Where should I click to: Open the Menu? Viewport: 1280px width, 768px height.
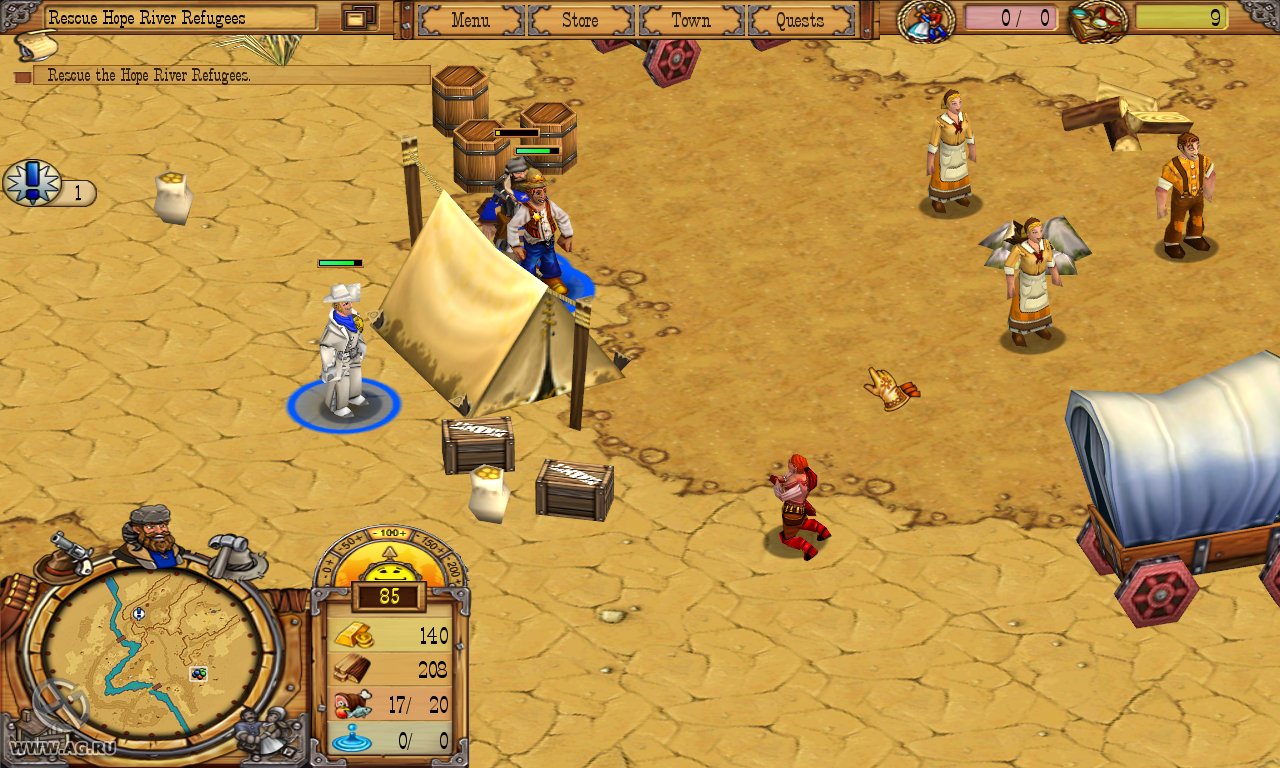coord(470,20)
